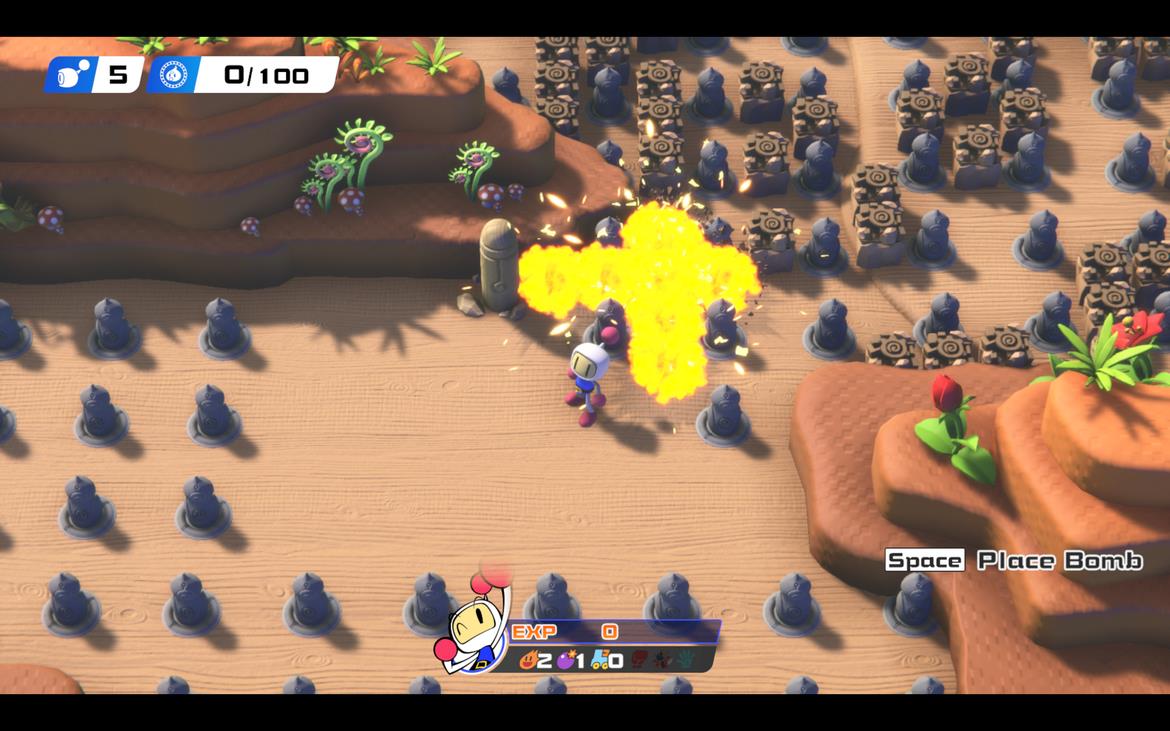Click the roller skate speed icon
1170x731 pixels.
point(601,660)
